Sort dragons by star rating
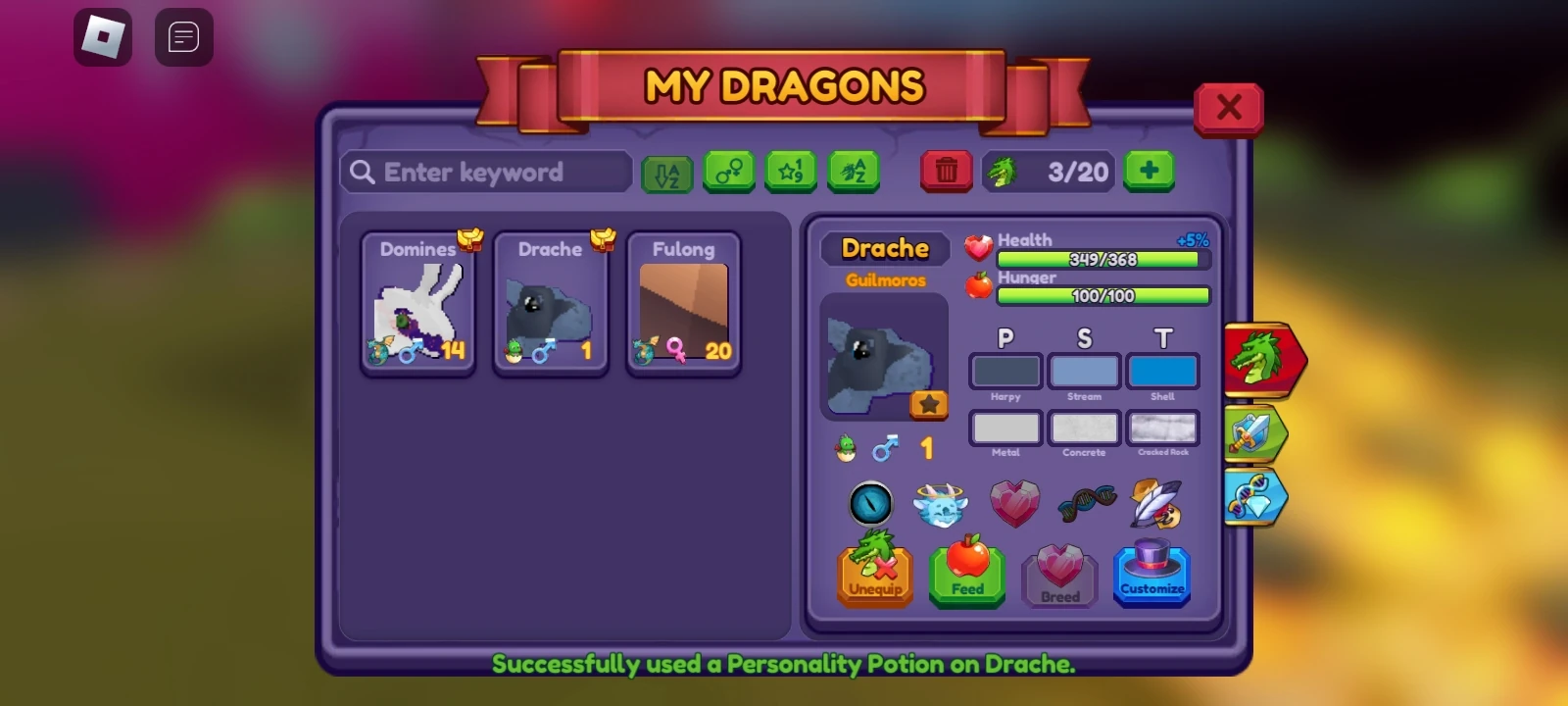Viewport: 1568px width, 706px height. [x=789, y=172]
